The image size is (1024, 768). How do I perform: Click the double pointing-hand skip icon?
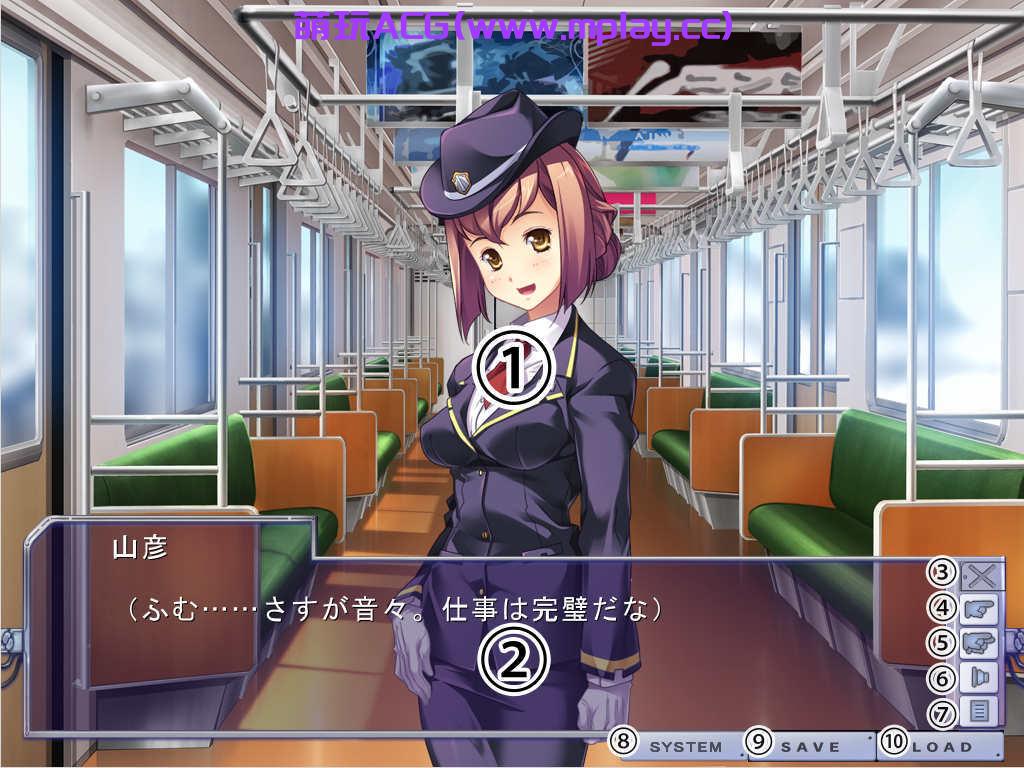pos(979,642)
